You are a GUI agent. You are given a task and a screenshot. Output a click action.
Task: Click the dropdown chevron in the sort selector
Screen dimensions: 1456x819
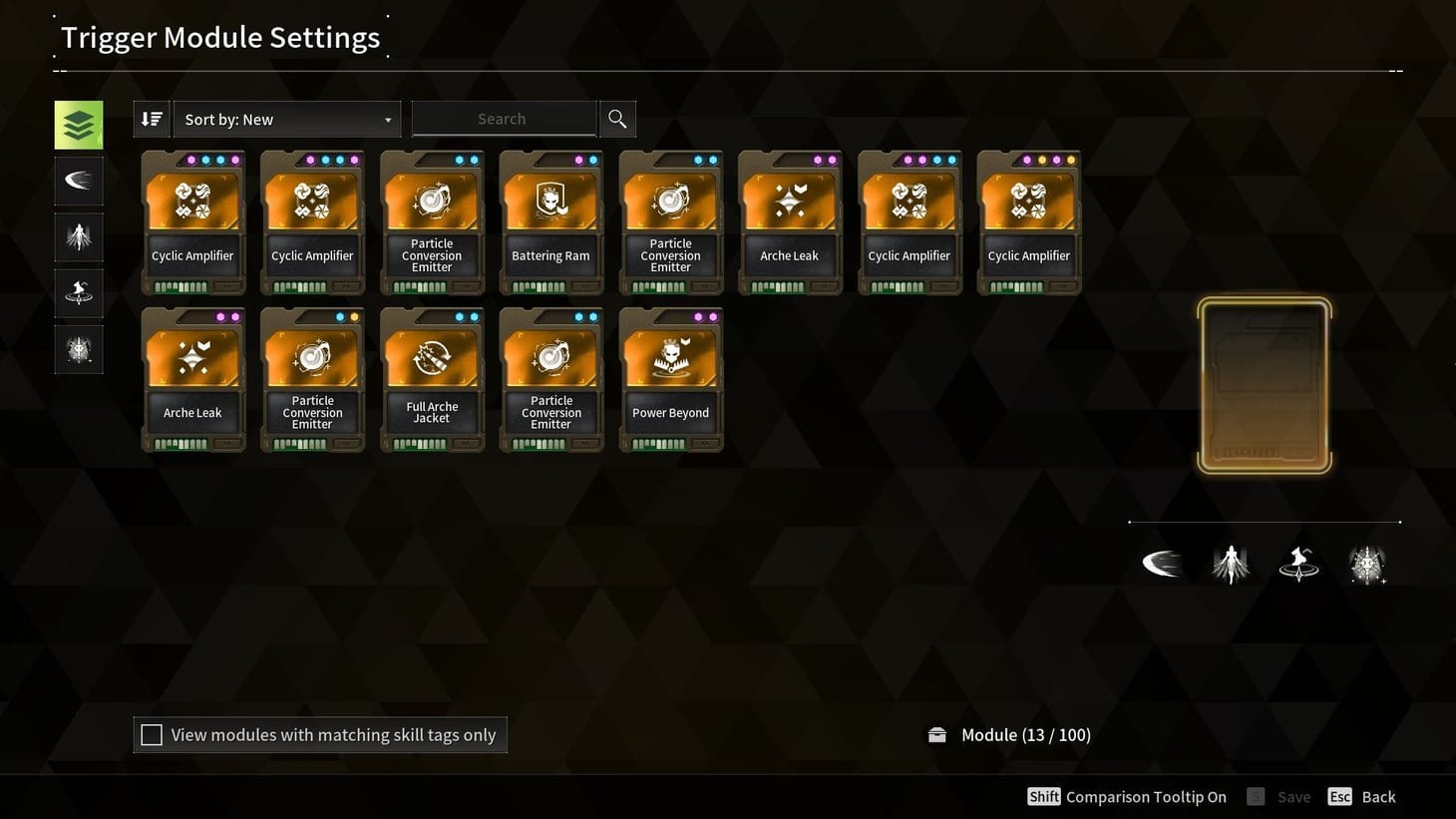(388, 119)
